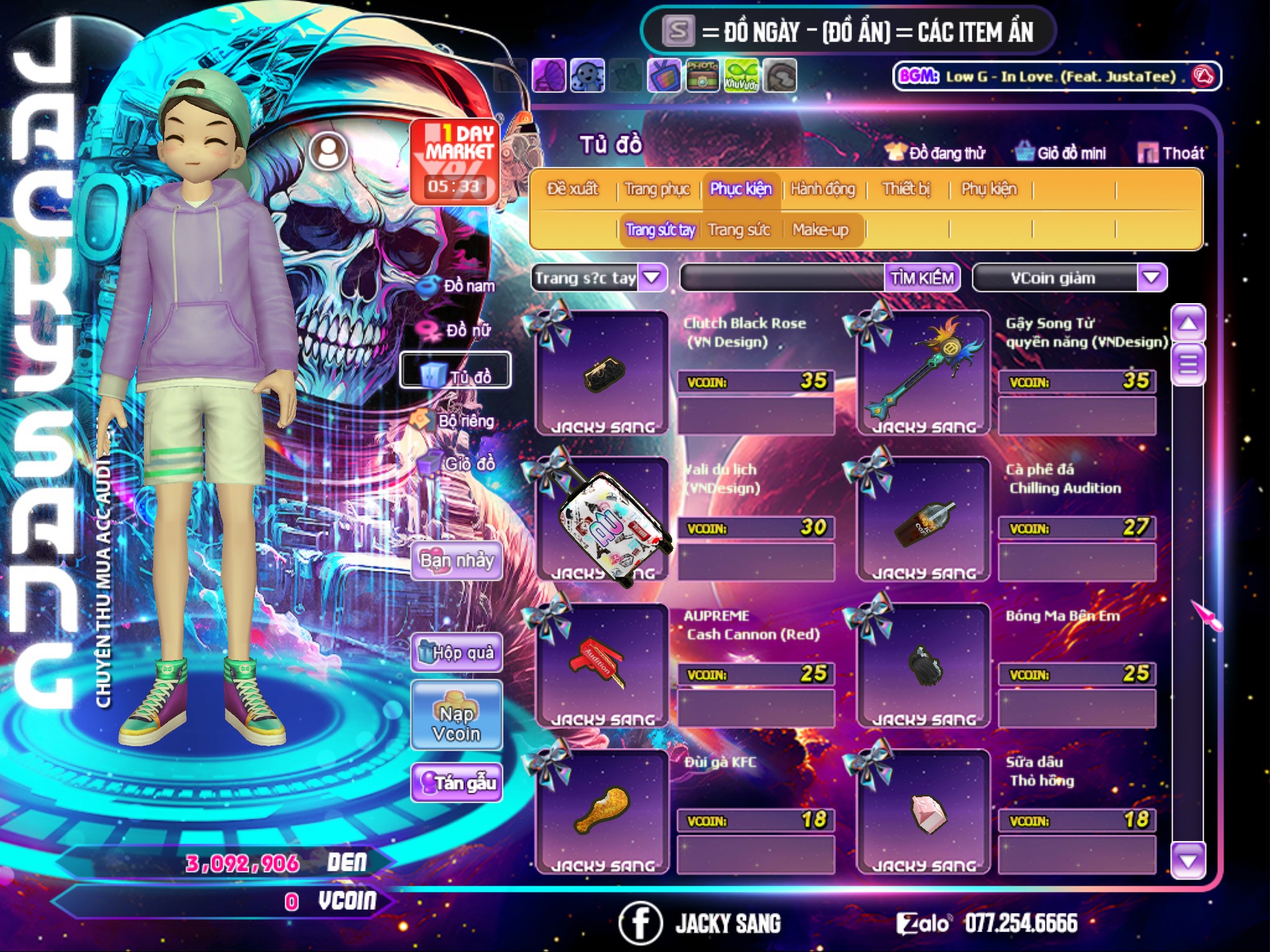
Task: Click the item list scroll down arrow
Action: [x=1188, y=861]
